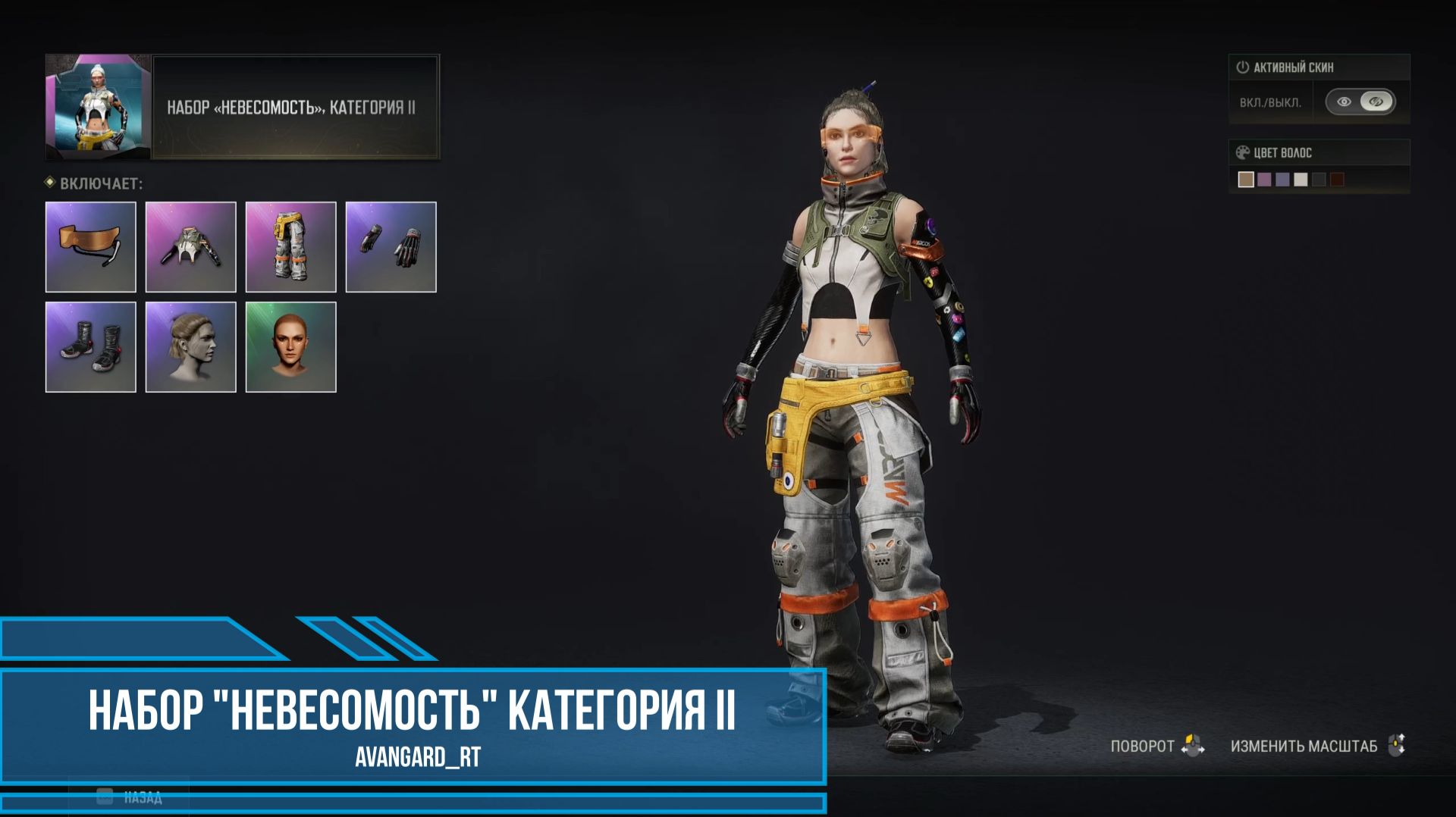The width and height of the screenshot is (1456, 817).
Task: Choose the pink-purple hair color swatch
Action: tap(1264, 180)
